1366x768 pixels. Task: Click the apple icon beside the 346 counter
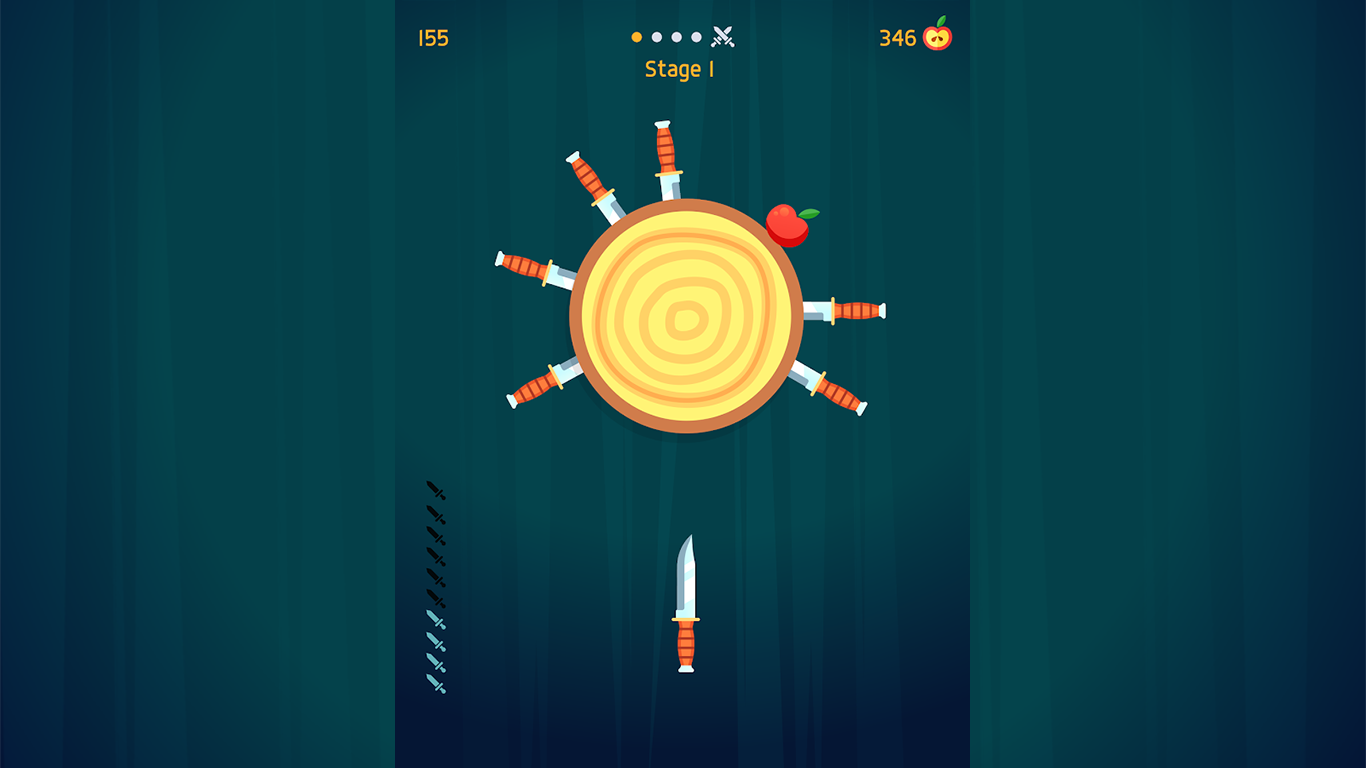[x=938, y=38]
